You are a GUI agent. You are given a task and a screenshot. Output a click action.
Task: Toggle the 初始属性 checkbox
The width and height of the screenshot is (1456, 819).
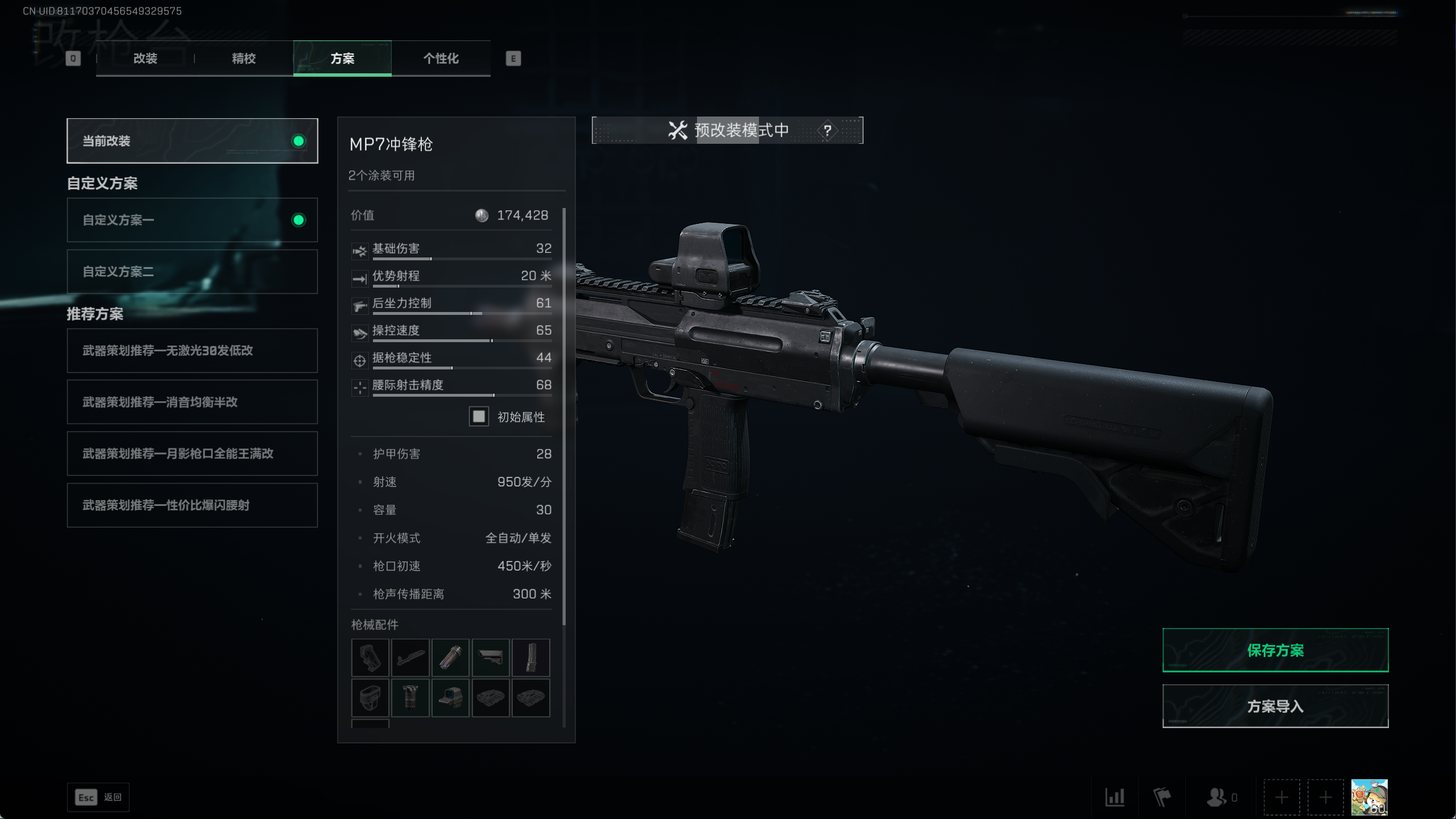pos(479,417)
